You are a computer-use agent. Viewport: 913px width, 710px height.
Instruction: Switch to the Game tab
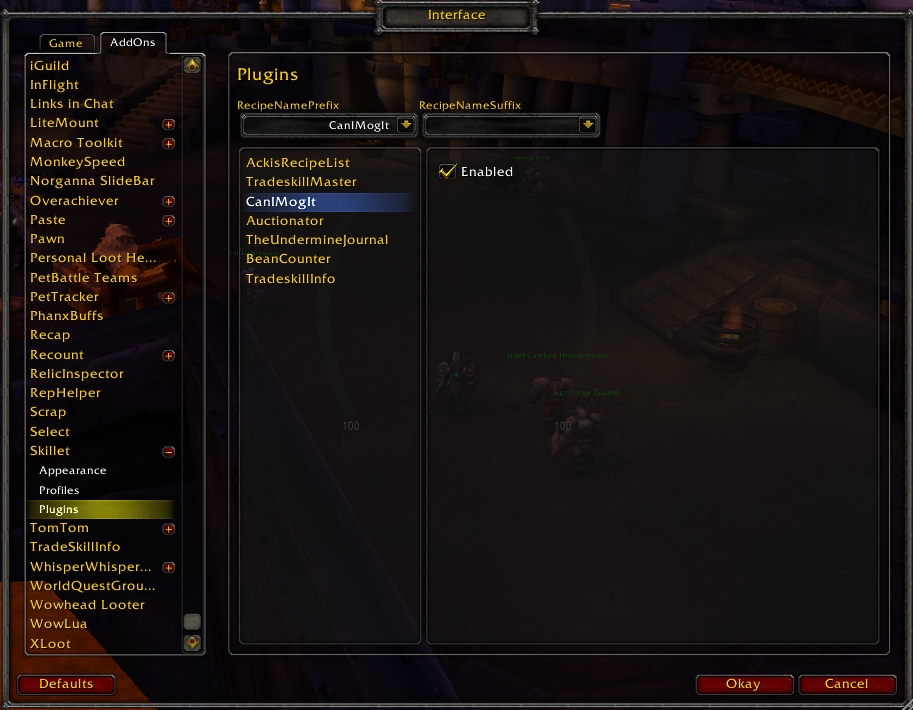coord(66,44)
